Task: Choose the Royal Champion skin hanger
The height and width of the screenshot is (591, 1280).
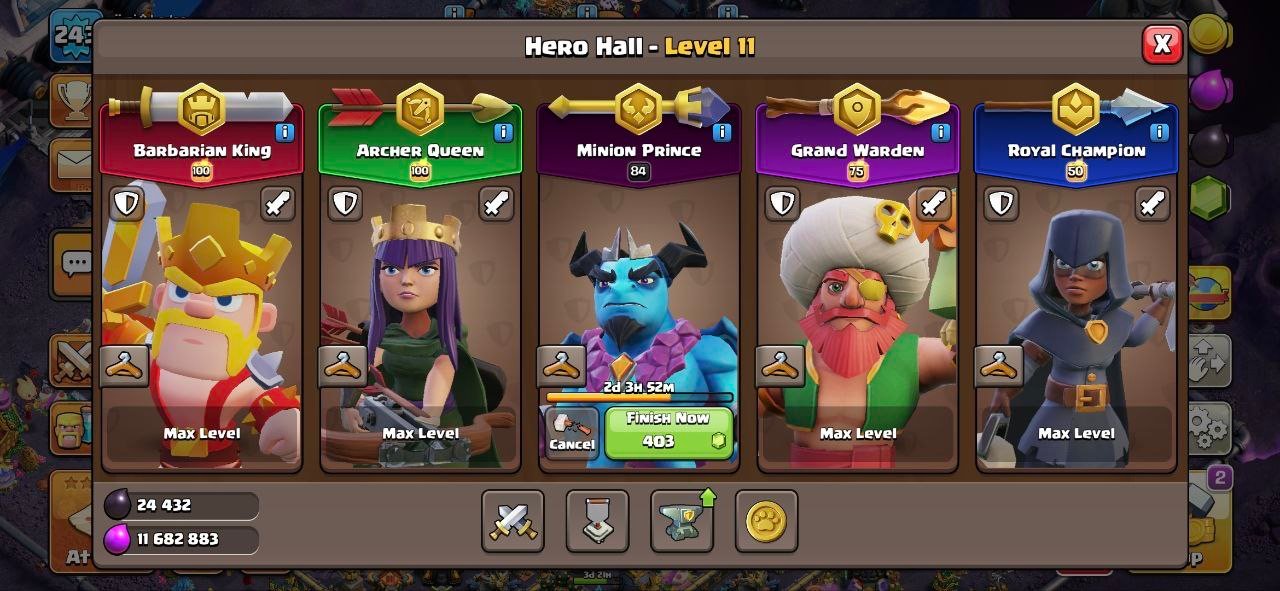Action: click(x=998, y=366)
